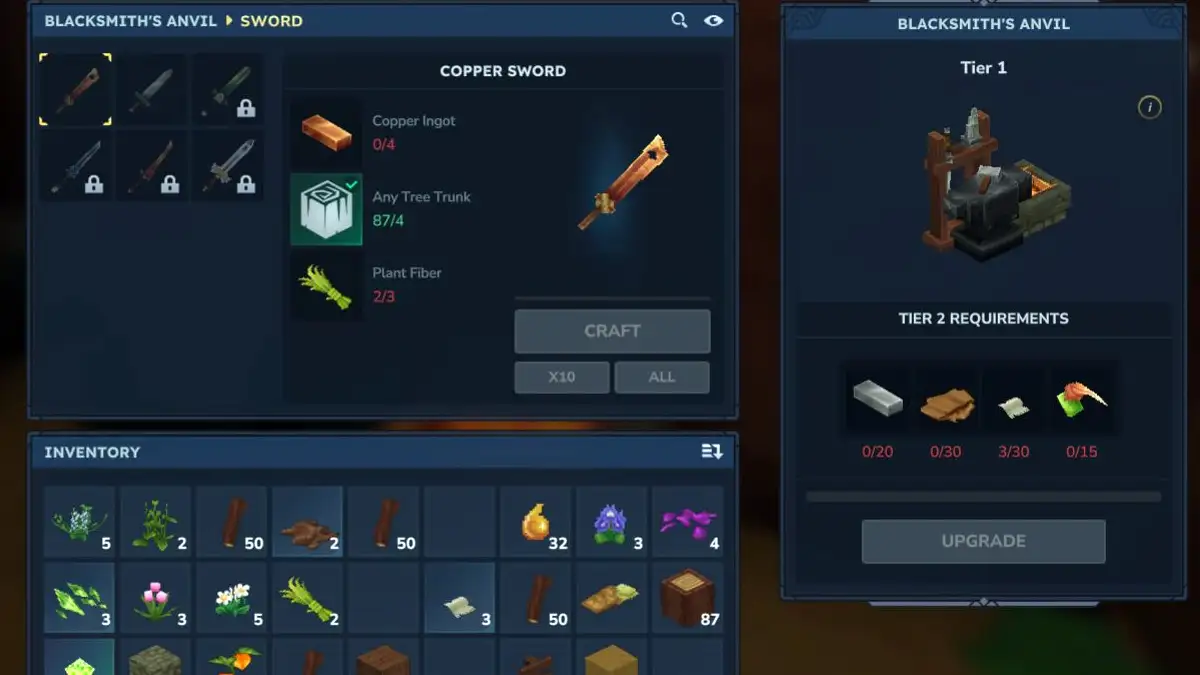
Task: Open the recipe search magnifier
Action: point(679,20)
